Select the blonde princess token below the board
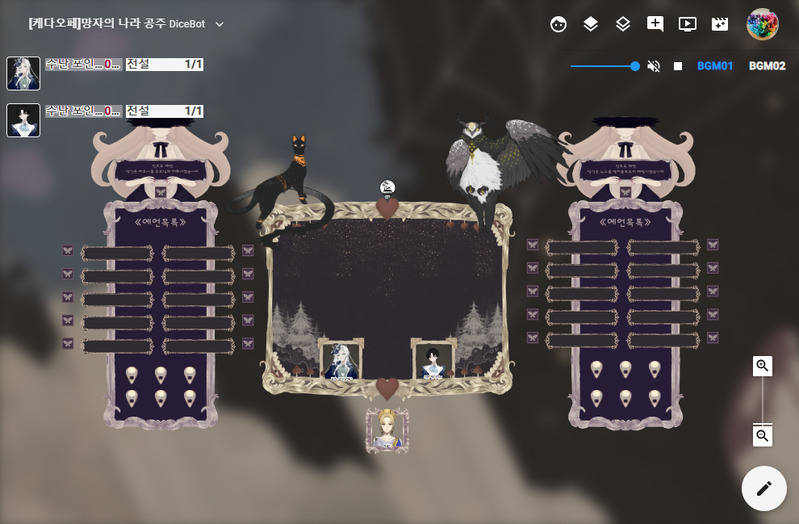 387,431
